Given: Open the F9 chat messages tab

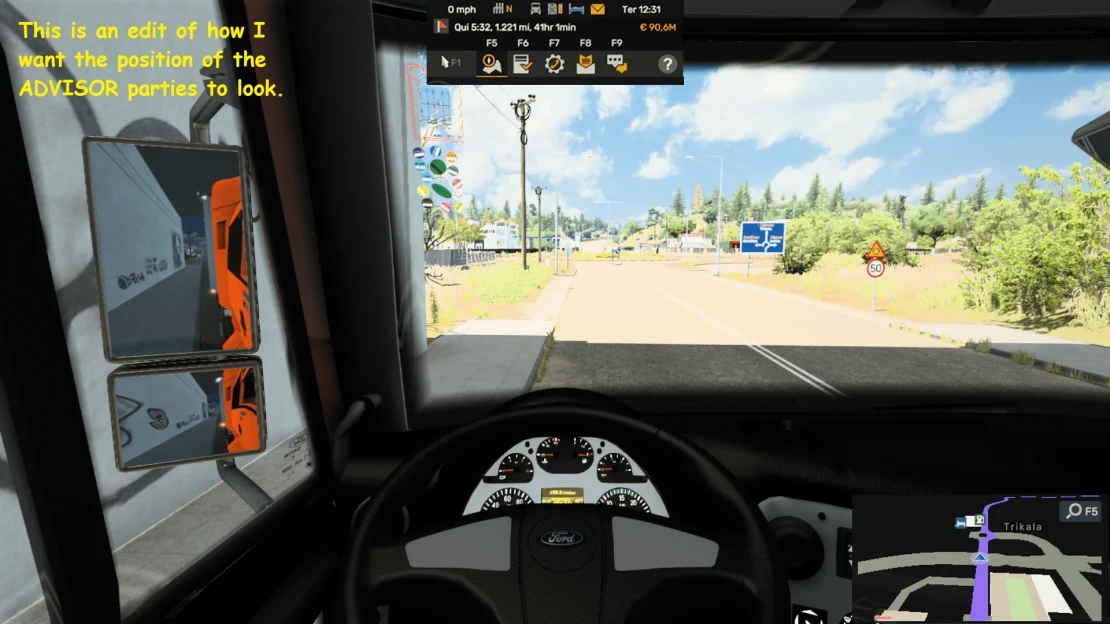Looking at the screenshot, I should (617, 64).
